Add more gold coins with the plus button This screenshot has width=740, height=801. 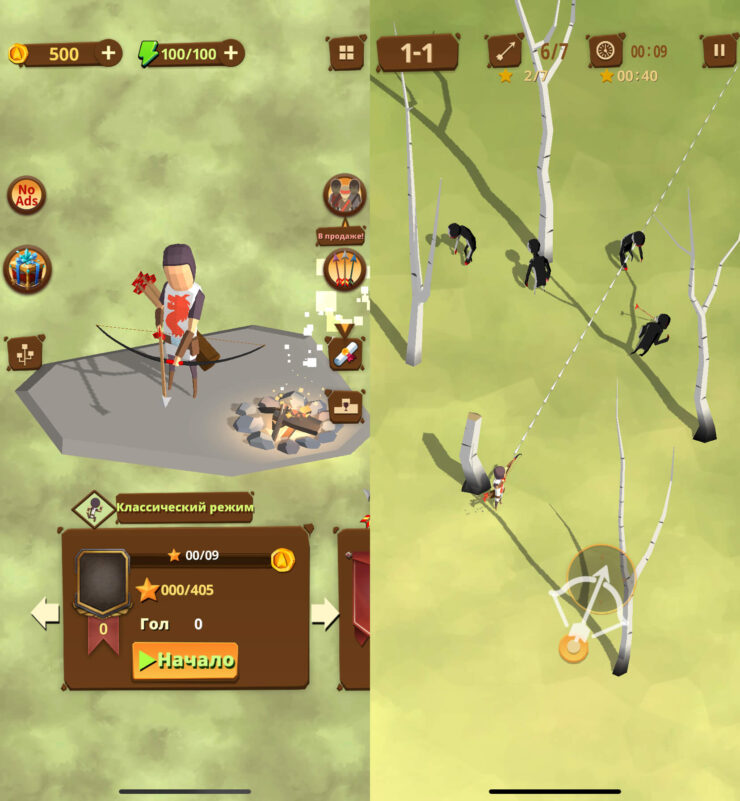(108, 53)
